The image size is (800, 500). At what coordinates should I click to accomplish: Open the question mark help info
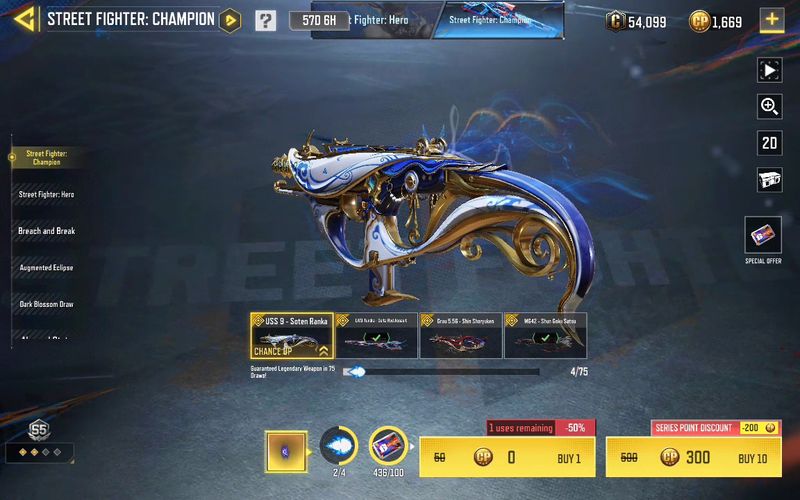pos(265,20)
